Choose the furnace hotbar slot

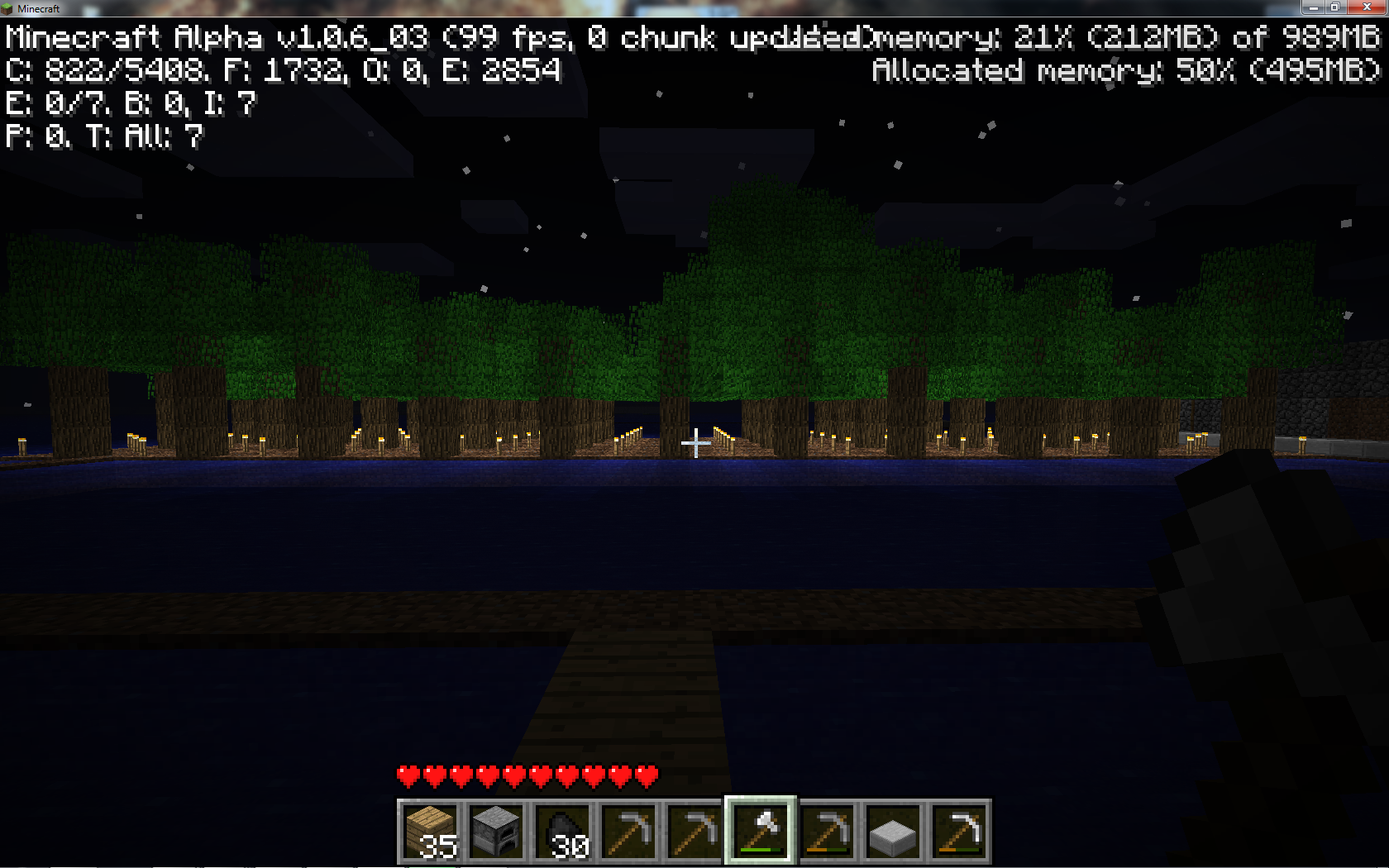click(x=496, y=832)
